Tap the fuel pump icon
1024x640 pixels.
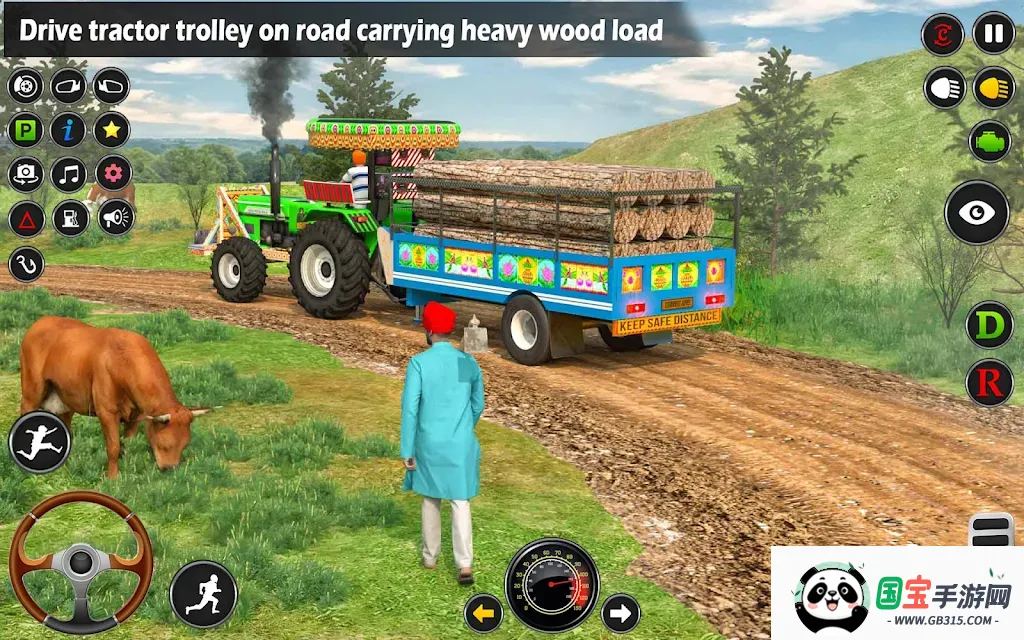pos(69,218)
